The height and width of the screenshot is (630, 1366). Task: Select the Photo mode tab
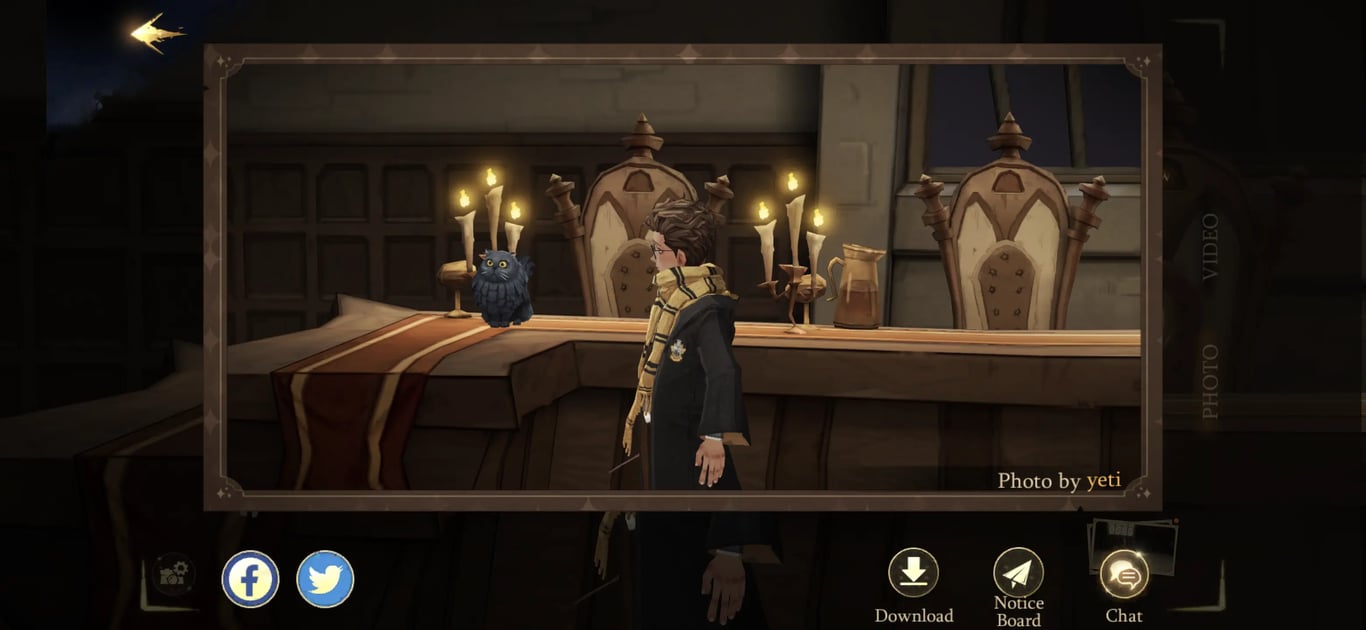click(1210, 381)
